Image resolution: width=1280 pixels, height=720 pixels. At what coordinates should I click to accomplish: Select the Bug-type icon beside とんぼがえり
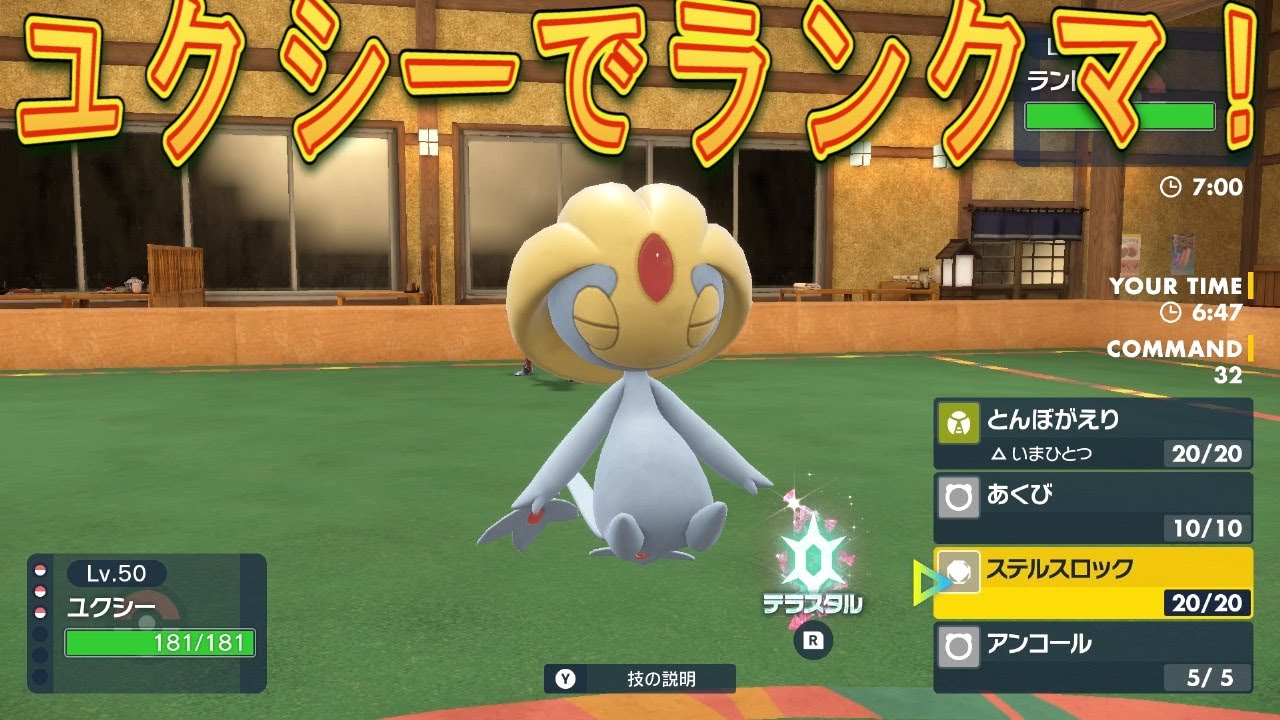coord(958,421)
